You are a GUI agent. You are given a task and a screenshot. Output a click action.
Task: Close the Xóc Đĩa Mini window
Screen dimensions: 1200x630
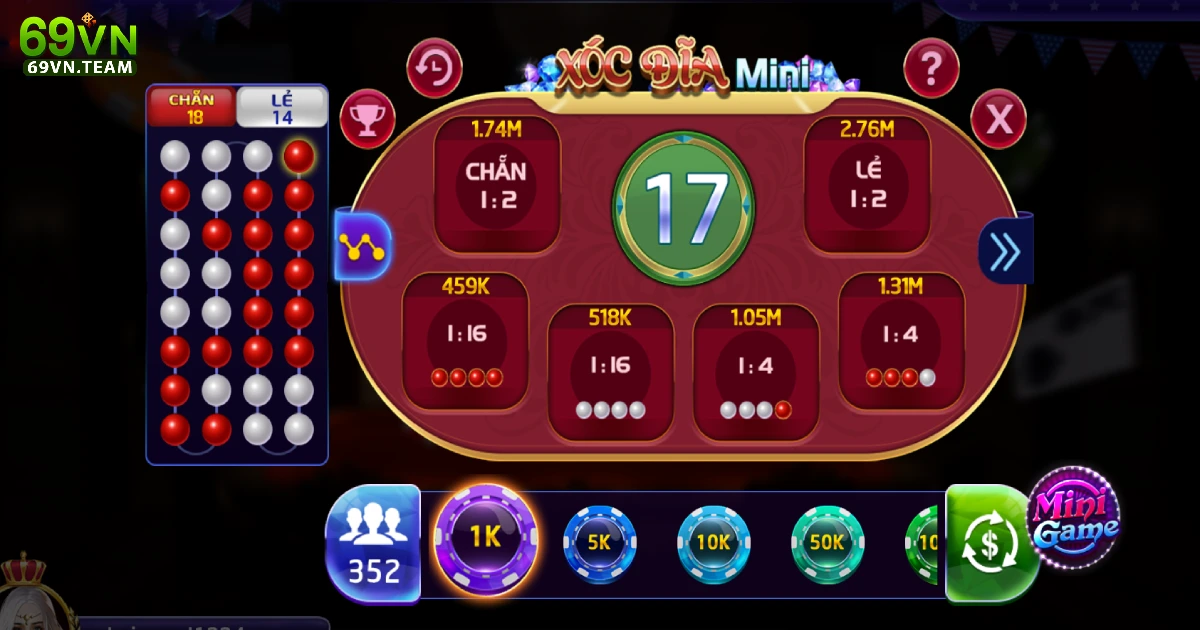[998, 121]
